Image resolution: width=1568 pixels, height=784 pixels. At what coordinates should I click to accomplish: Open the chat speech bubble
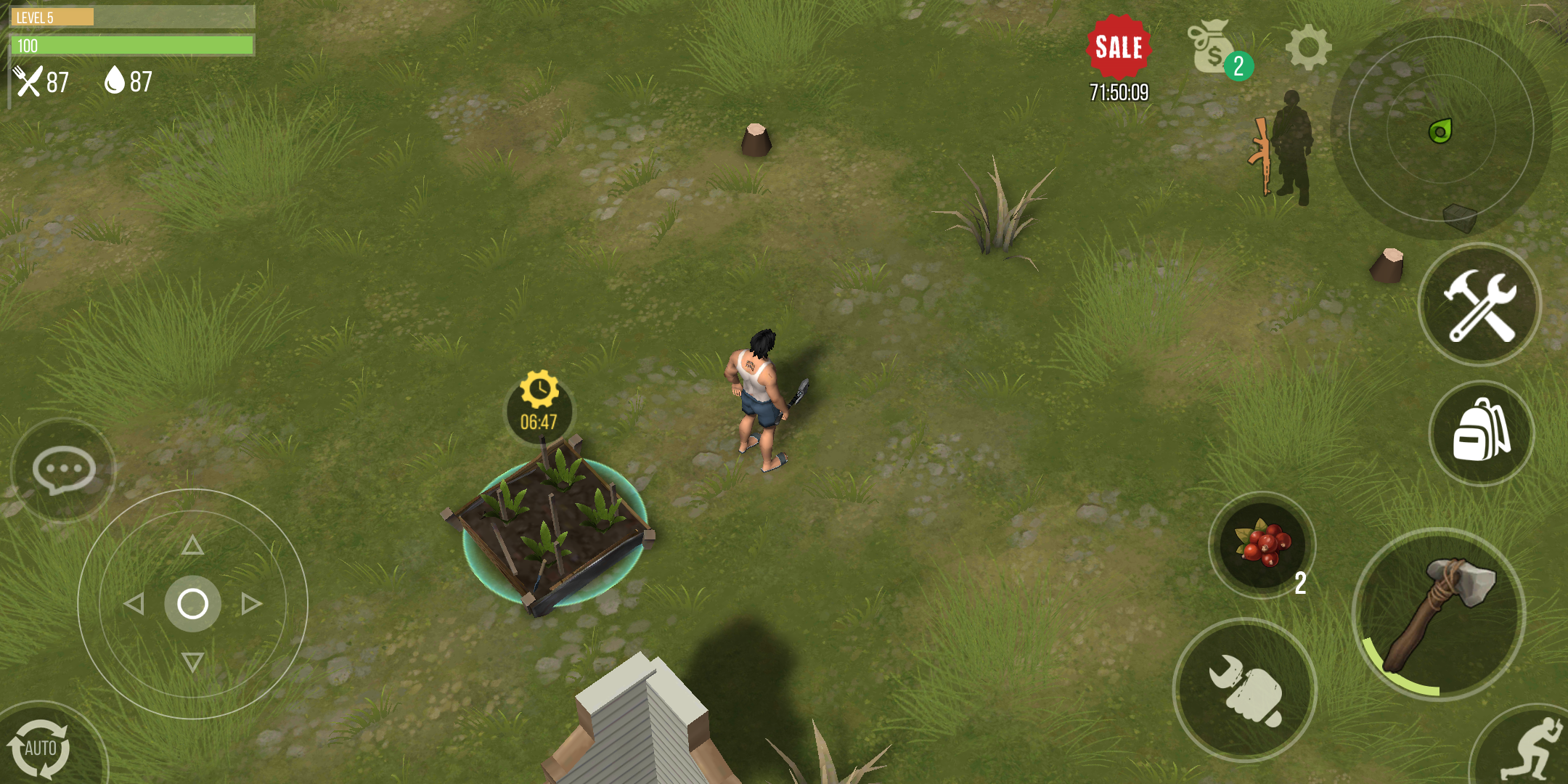(x=63, y=470)
